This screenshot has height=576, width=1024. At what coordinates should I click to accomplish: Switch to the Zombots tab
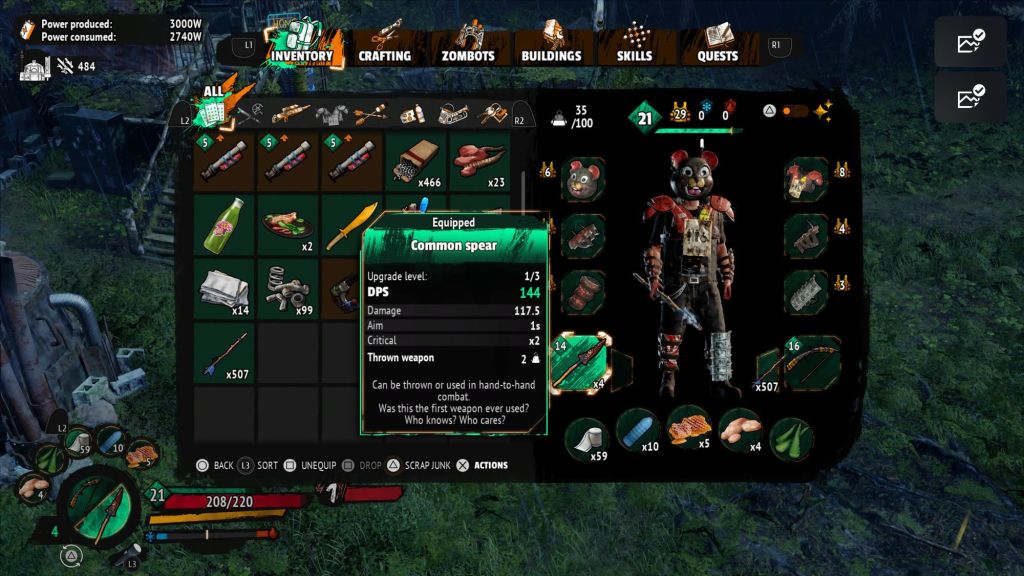[468, 46]
